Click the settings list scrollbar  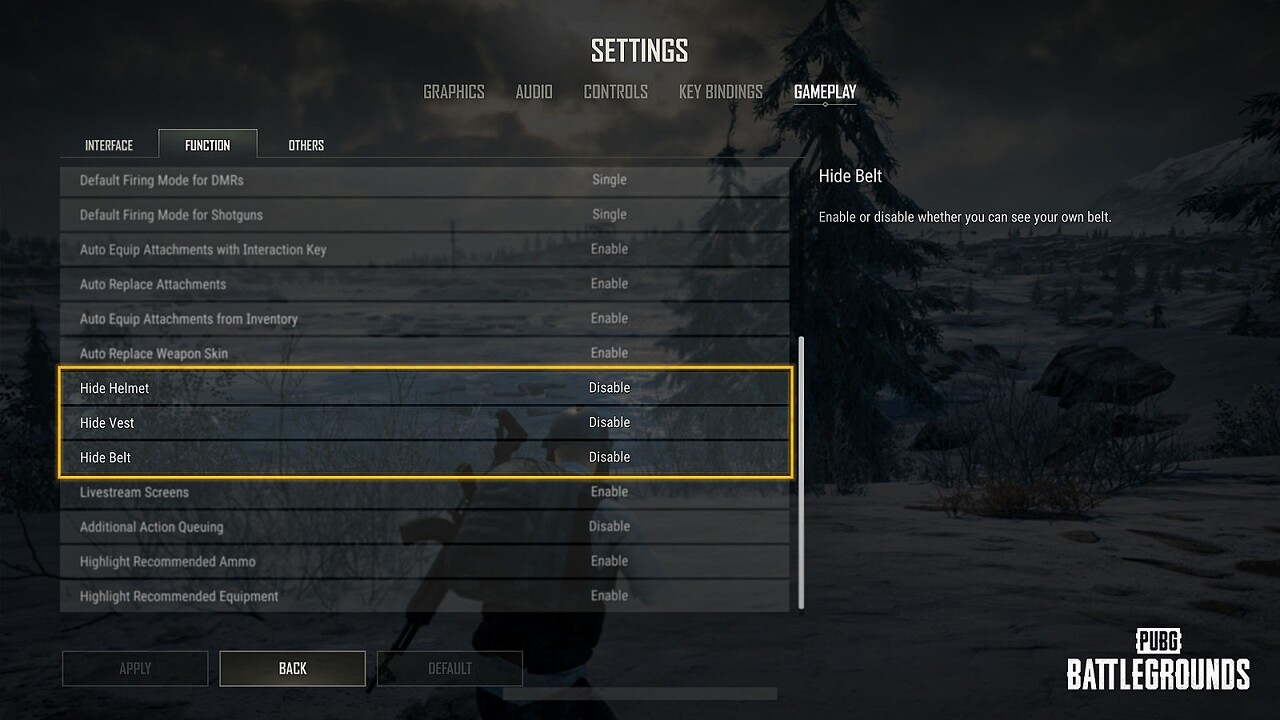[801, 472]
